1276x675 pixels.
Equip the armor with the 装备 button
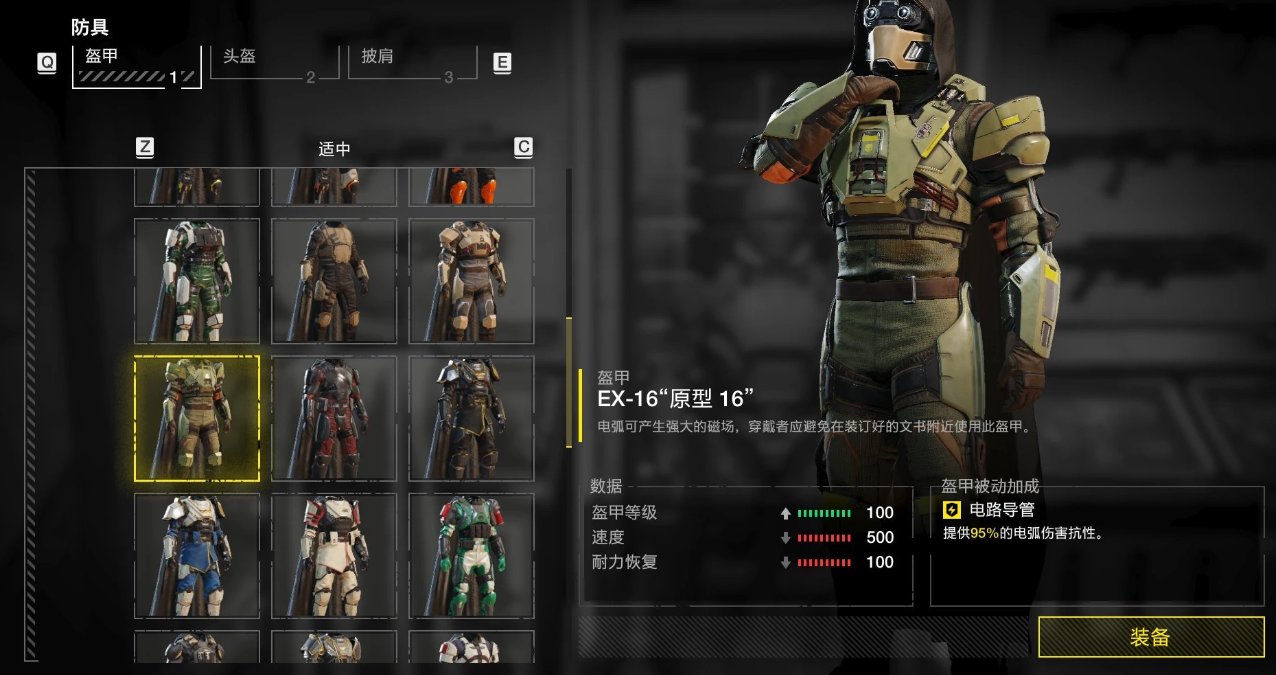coord(1150,637)
